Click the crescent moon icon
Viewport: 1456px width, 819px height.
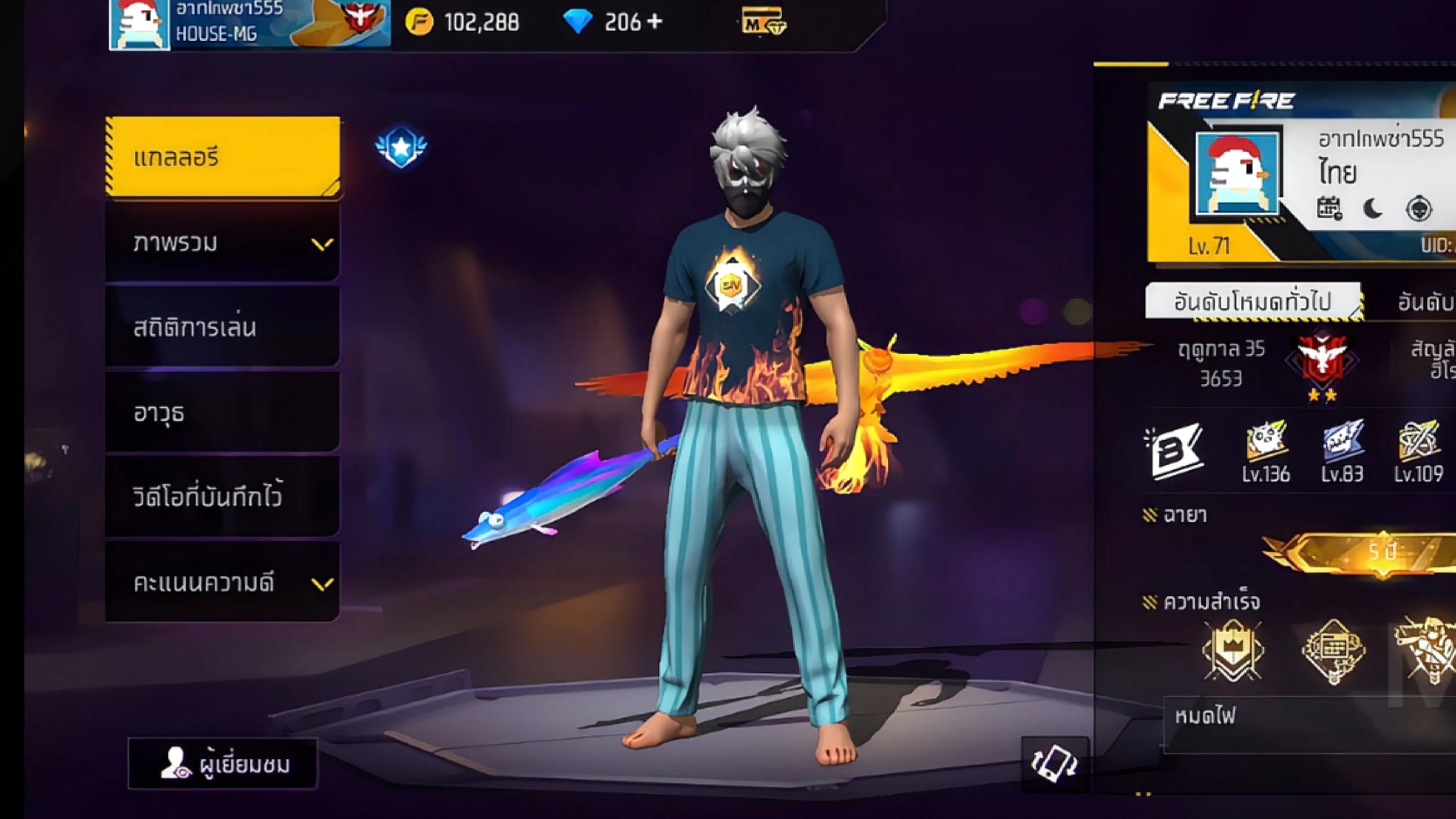(1373, 209)
